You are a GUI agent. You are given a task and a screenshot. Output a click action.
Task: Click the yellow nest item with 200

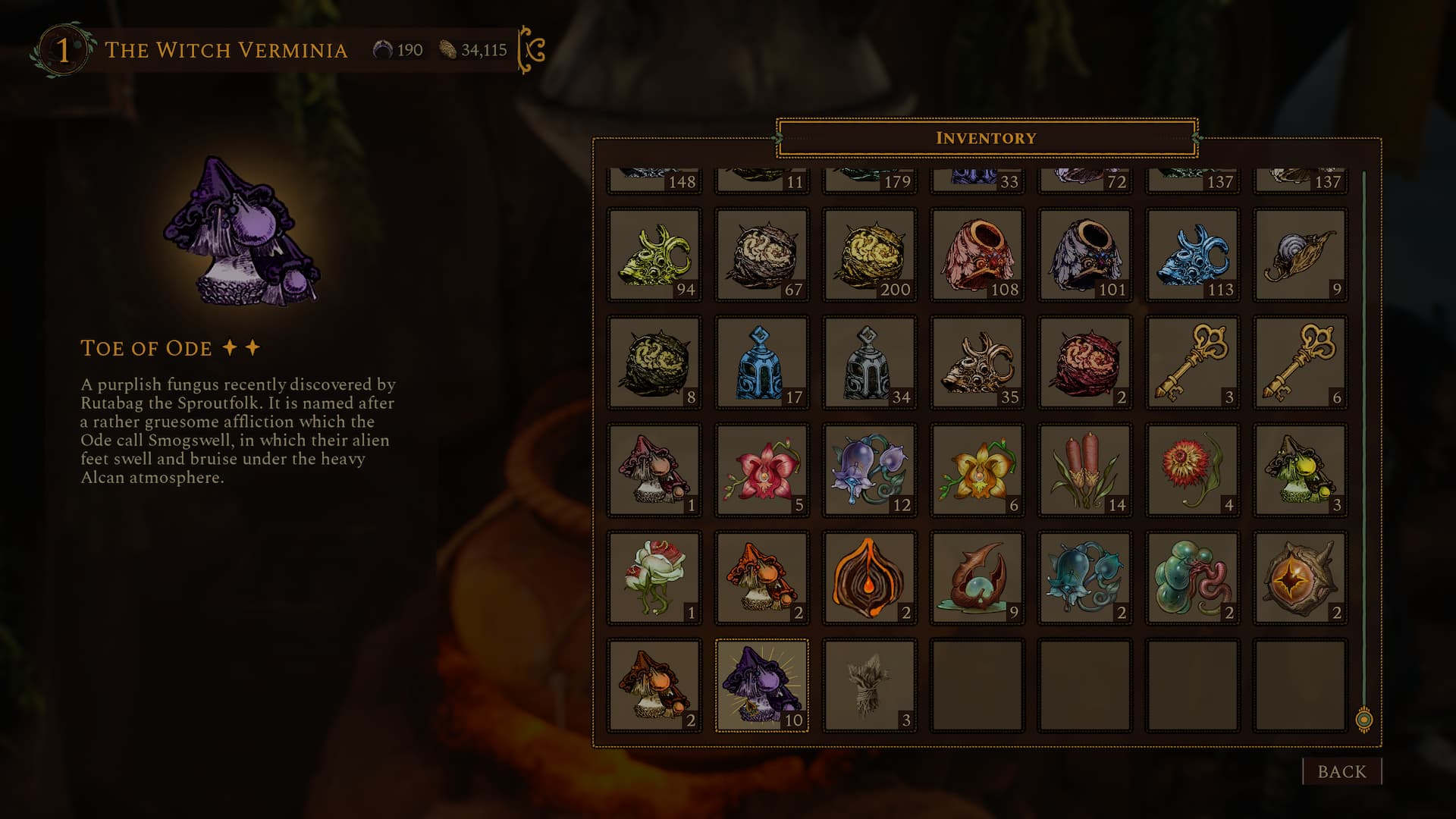pyautogui.click(x=869, y=255)
